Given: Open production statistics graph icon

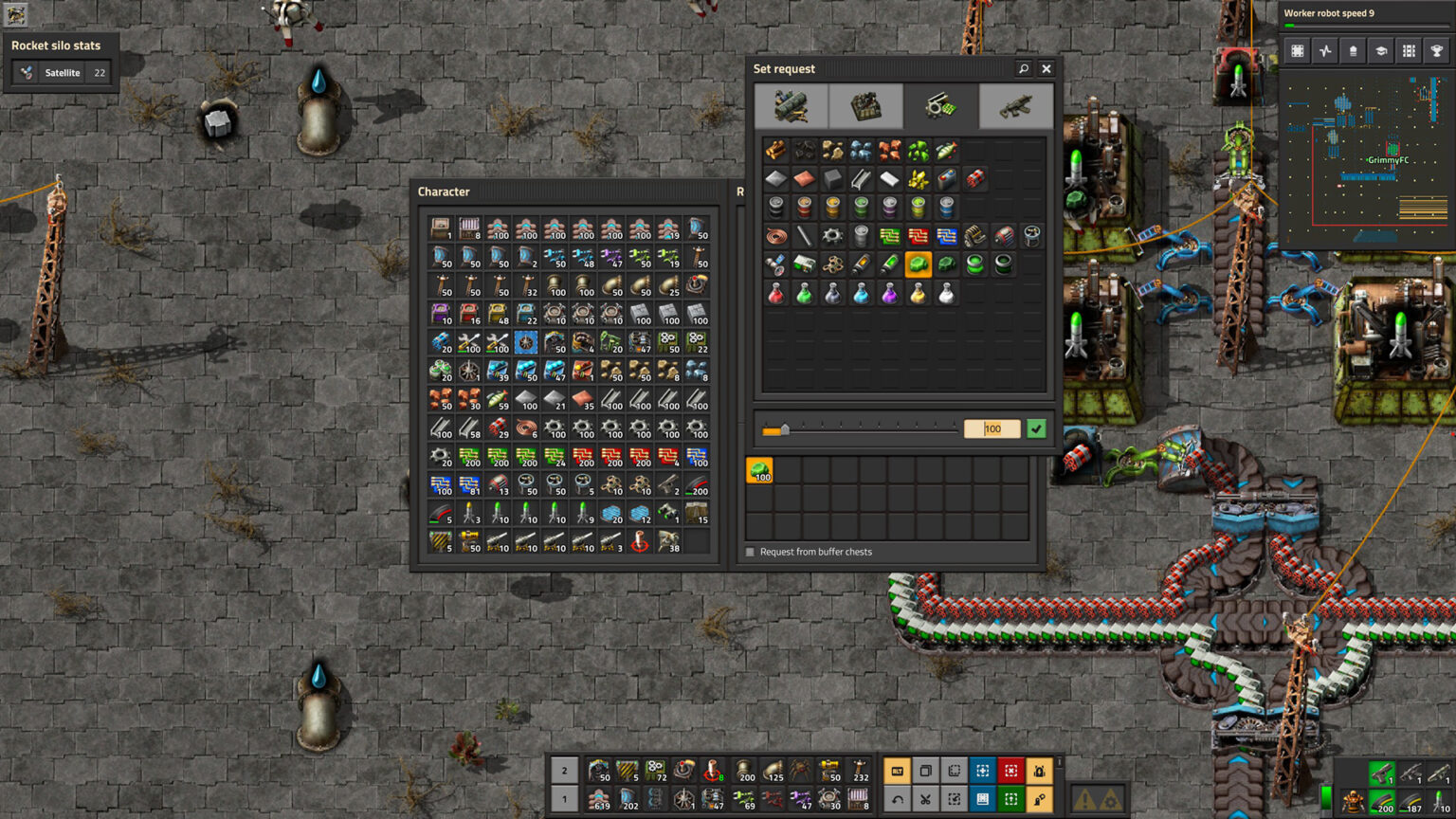Looking at the screenshot, I should pos(1325,50).
